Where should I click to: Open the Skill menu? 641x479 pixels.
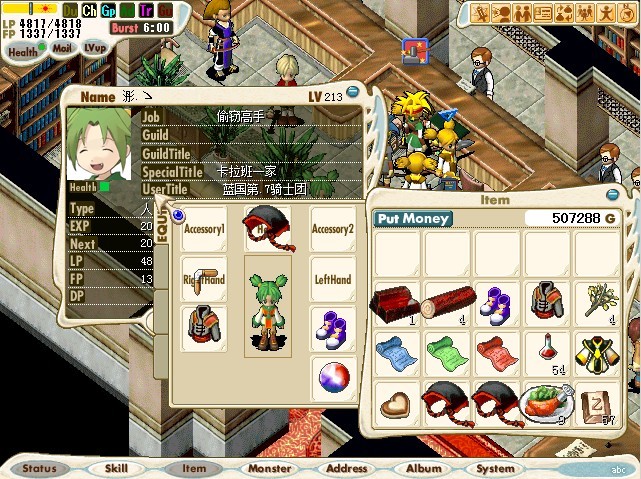click(x=116, y=467)
